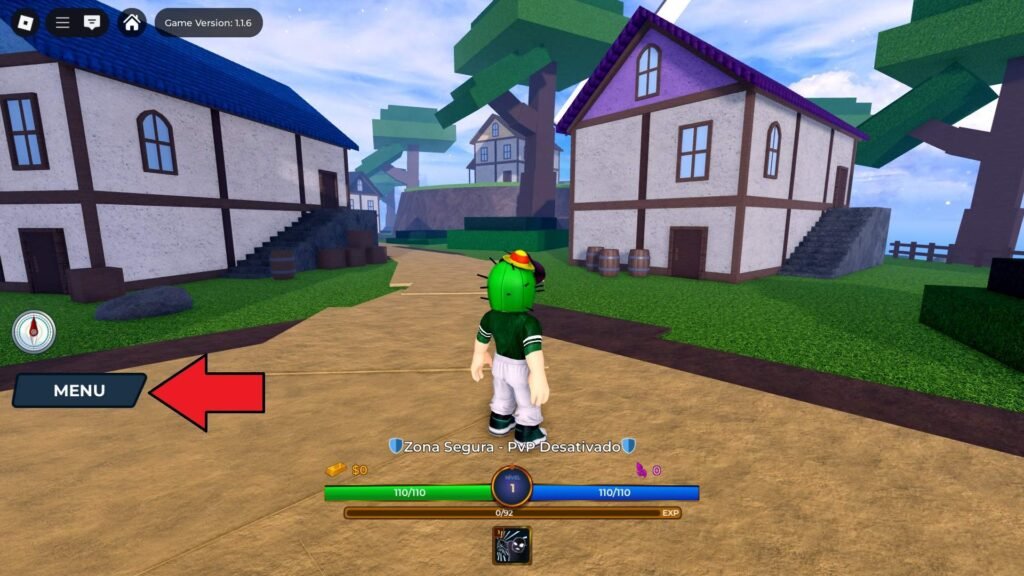Toggle the chat bubble icon

click(92, 22)
